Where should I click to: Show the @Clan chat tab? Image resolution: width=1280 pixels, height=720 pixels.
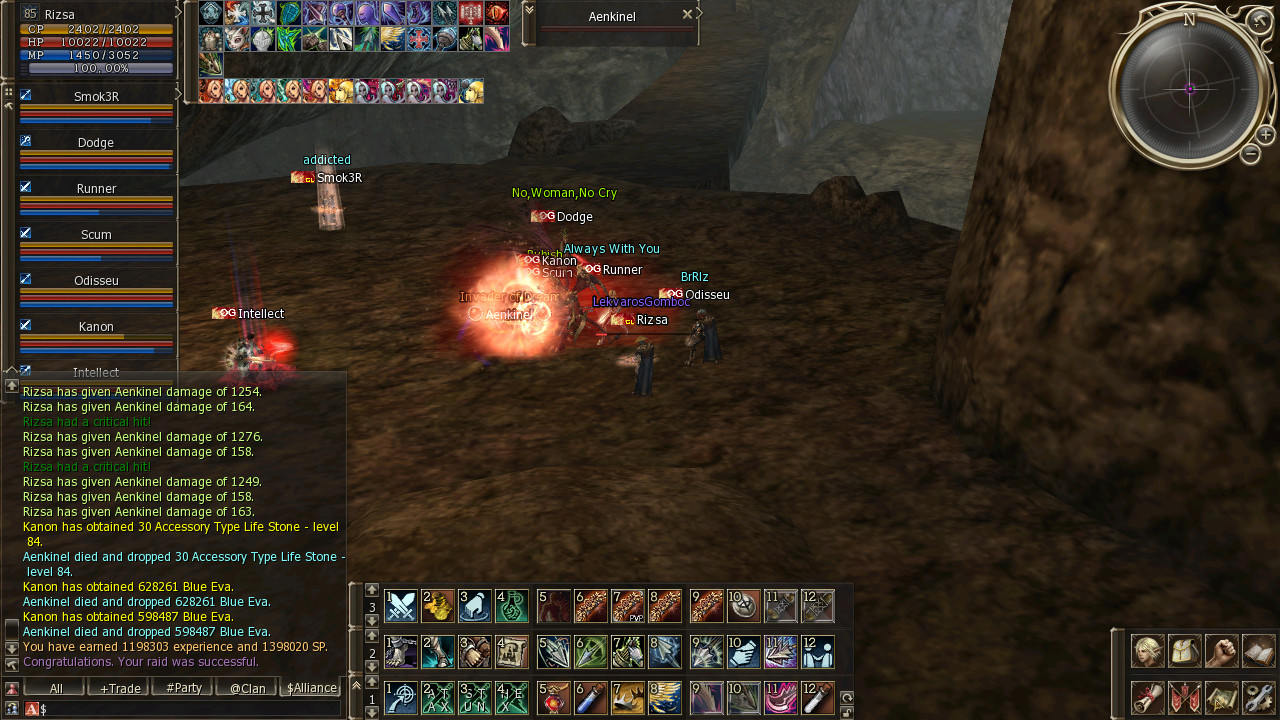pyautogui.click(x=246, y=688)
